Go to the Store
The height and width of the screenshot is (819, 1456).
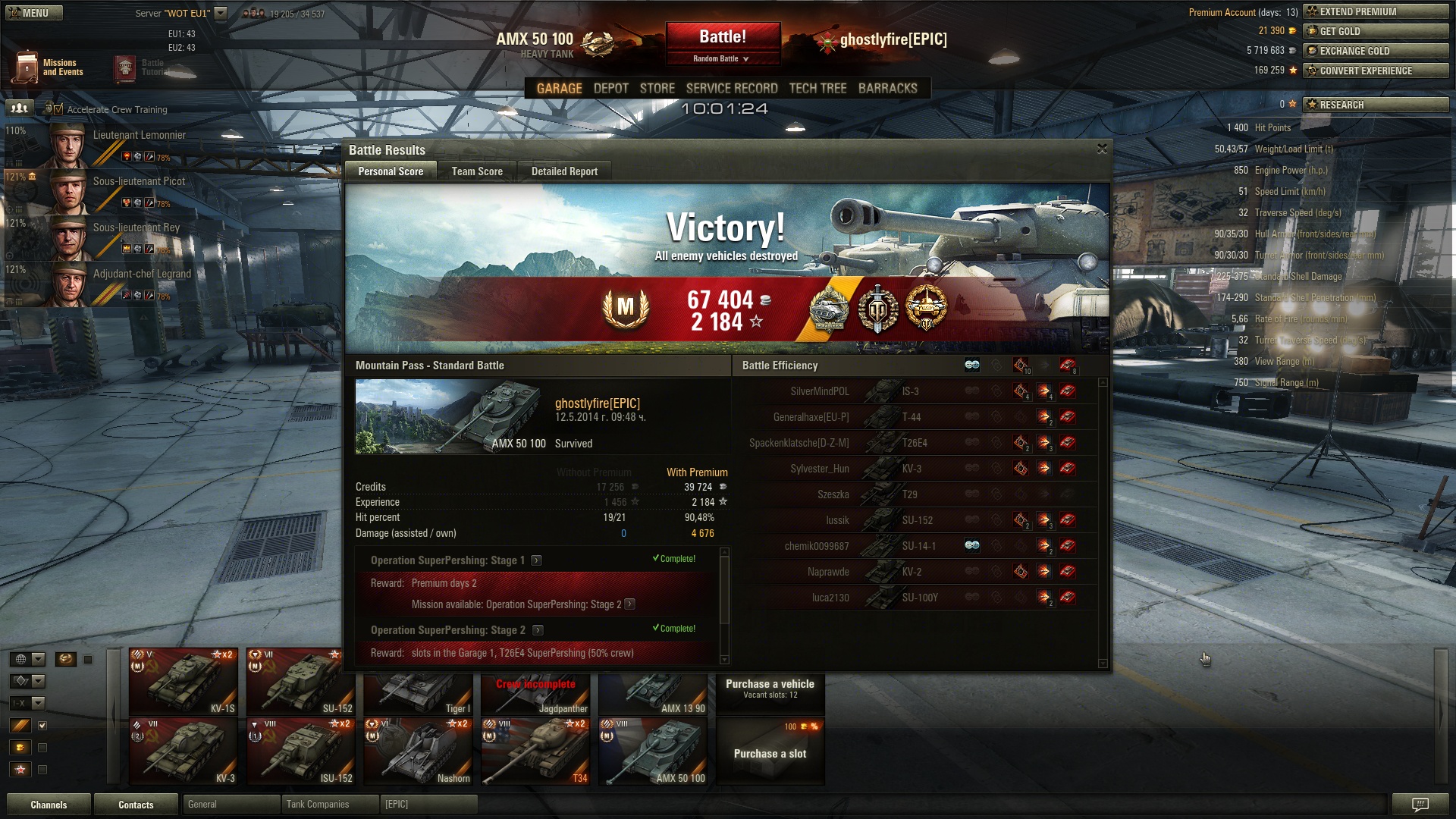[657, 89]
